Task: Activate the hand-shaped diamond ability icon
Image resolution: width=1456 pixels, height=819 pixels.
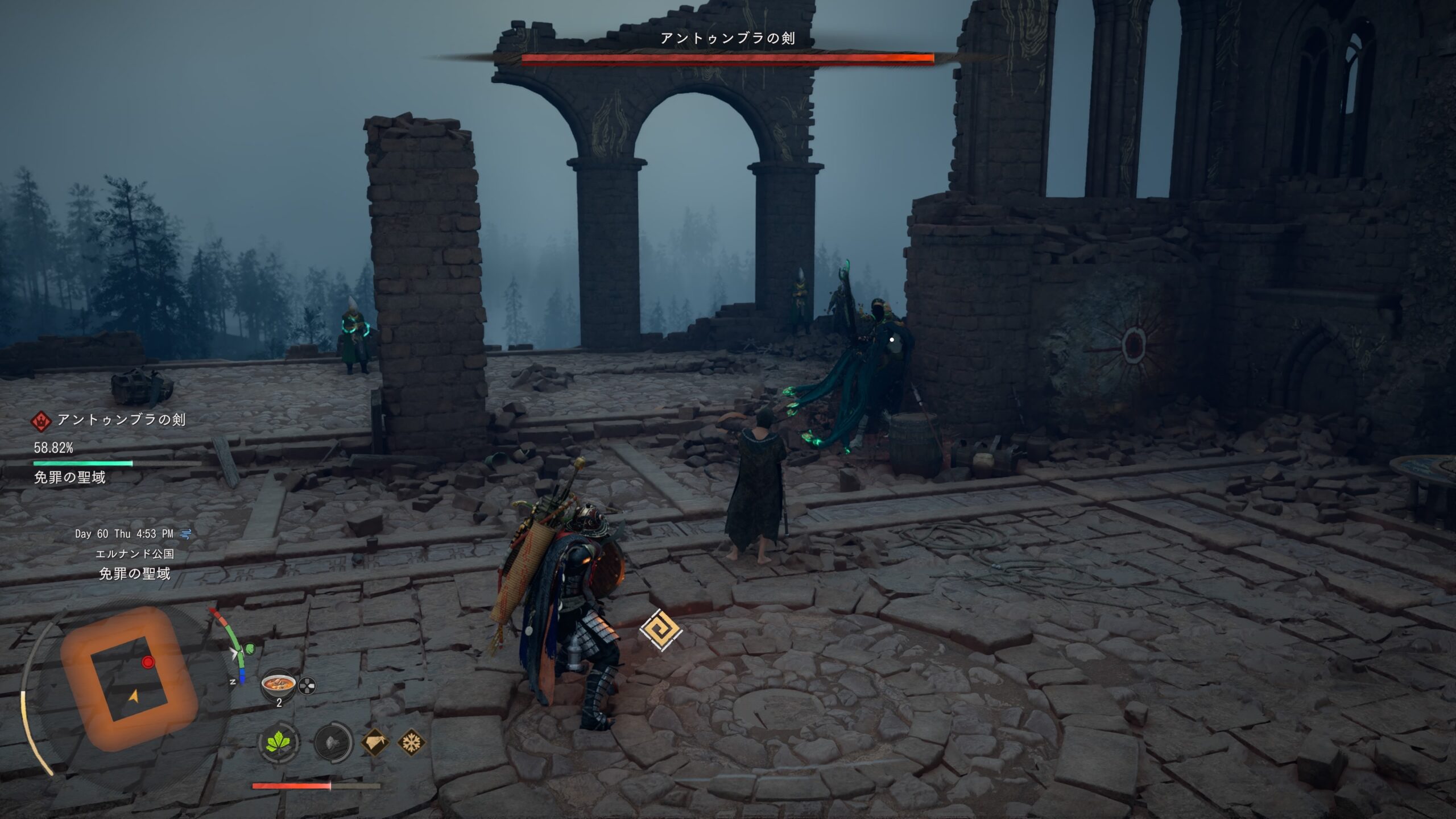Action: coord(375,742)
